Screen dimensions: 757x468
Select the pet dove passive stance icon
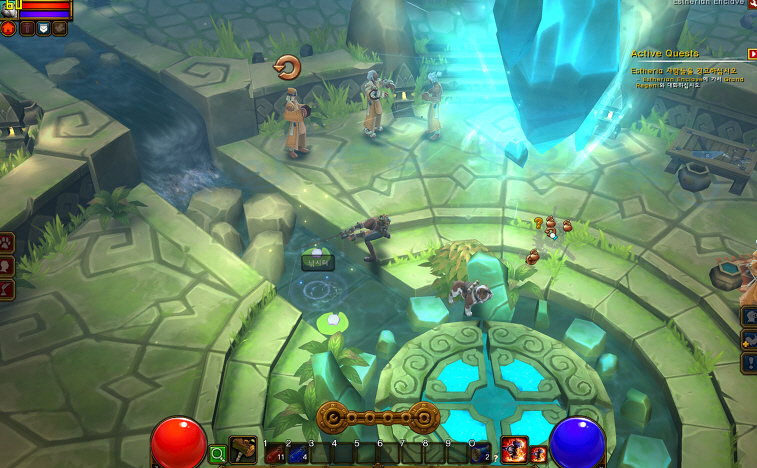(x=59, y=28)
